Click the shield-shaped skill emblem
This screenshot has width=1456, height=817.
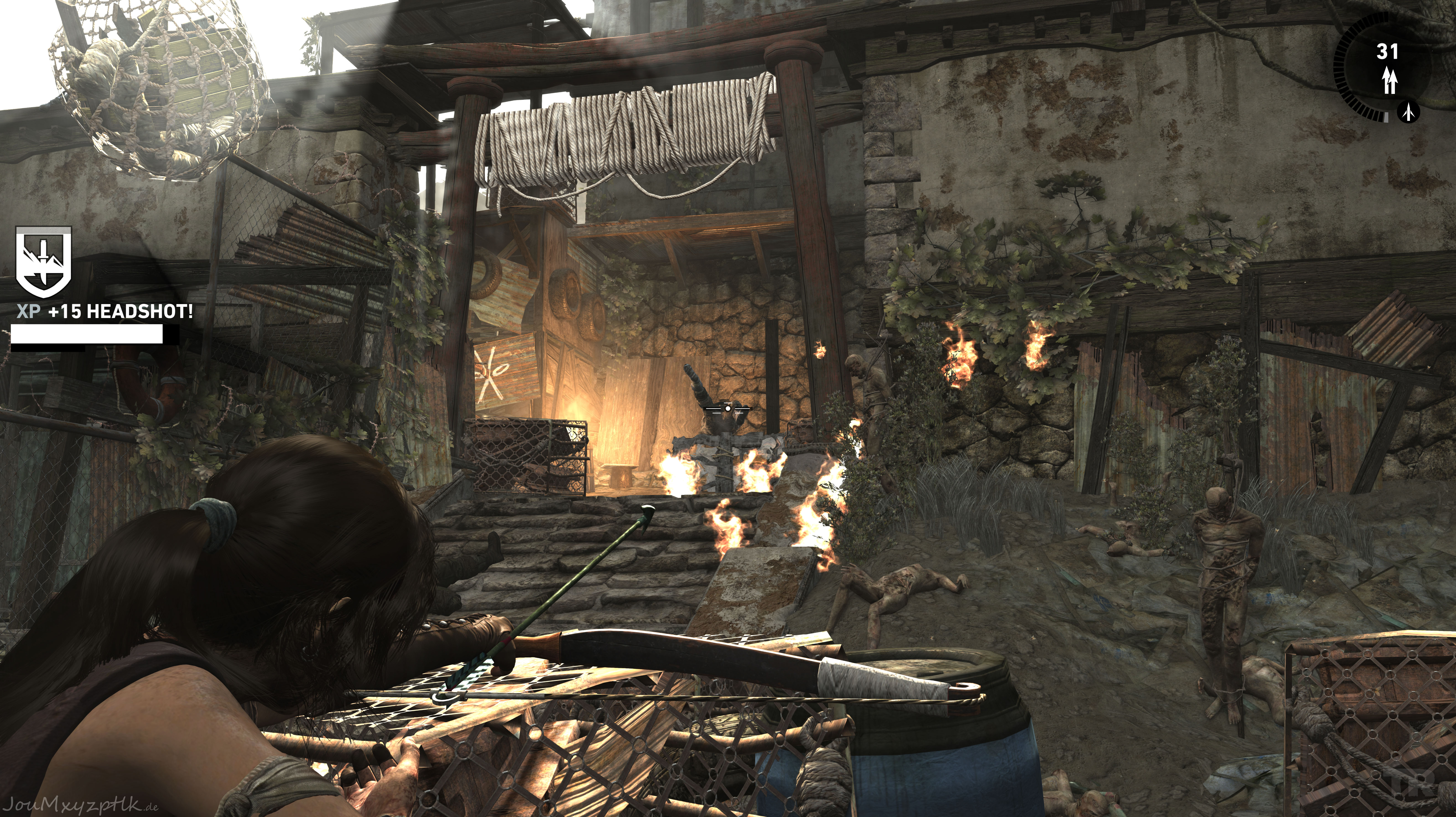coord(44,262)
